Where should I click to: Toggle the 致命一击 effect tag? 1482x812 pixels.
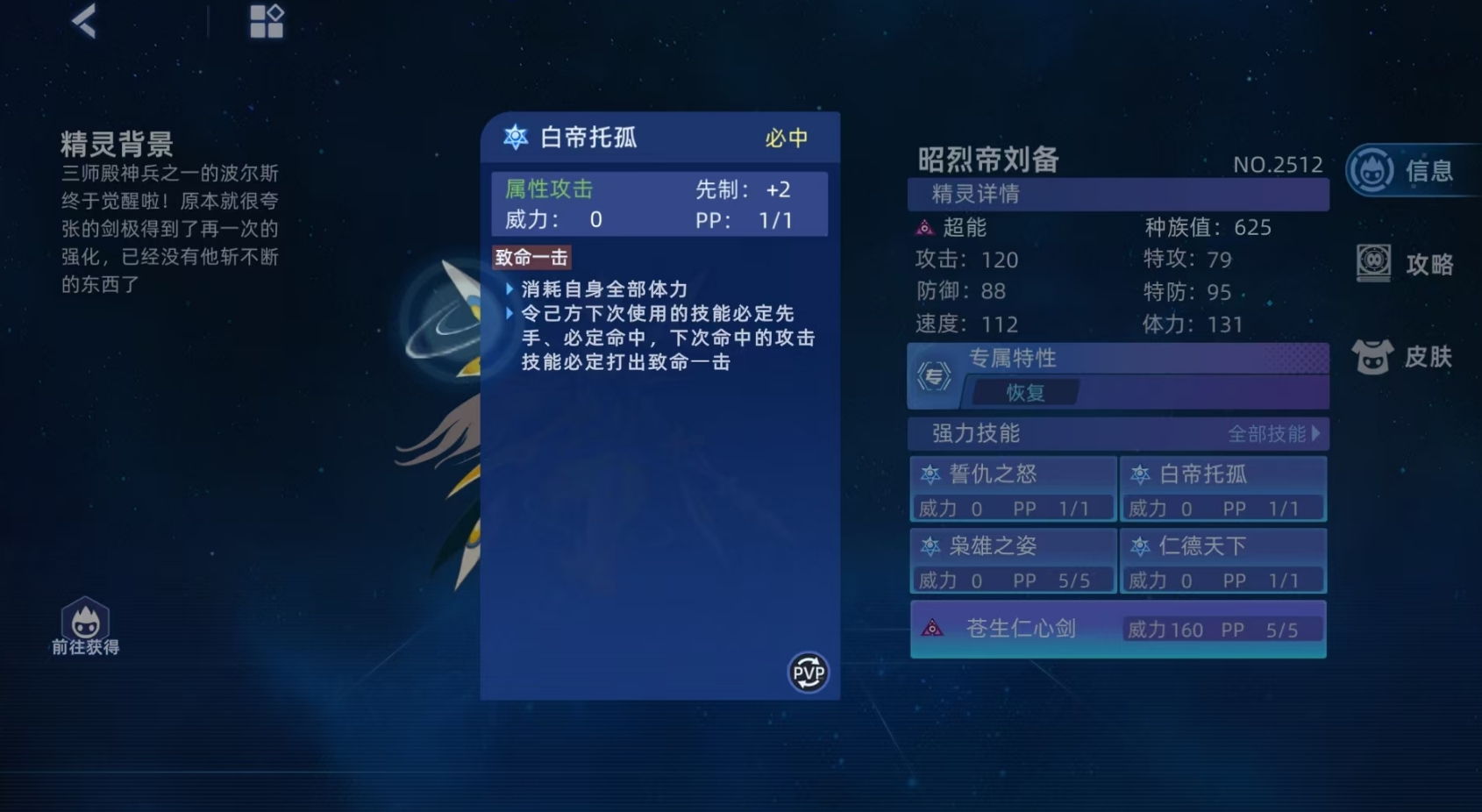point(531,256)
